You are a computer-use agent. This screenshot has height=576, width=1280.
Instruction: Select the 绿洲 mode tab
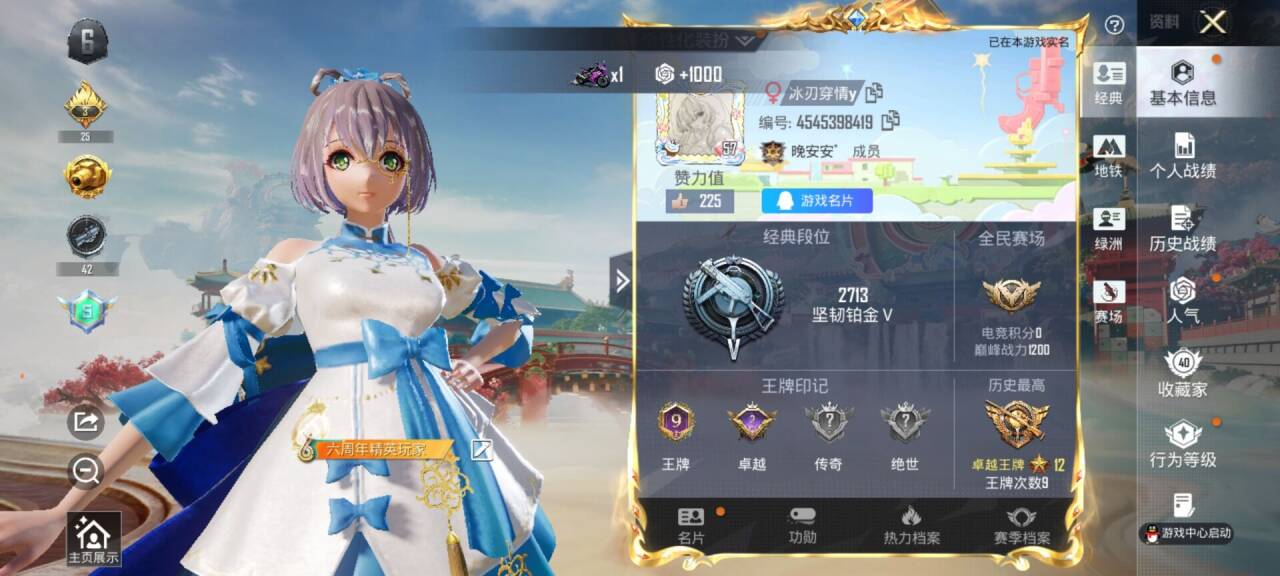[x=1108, y=230]
